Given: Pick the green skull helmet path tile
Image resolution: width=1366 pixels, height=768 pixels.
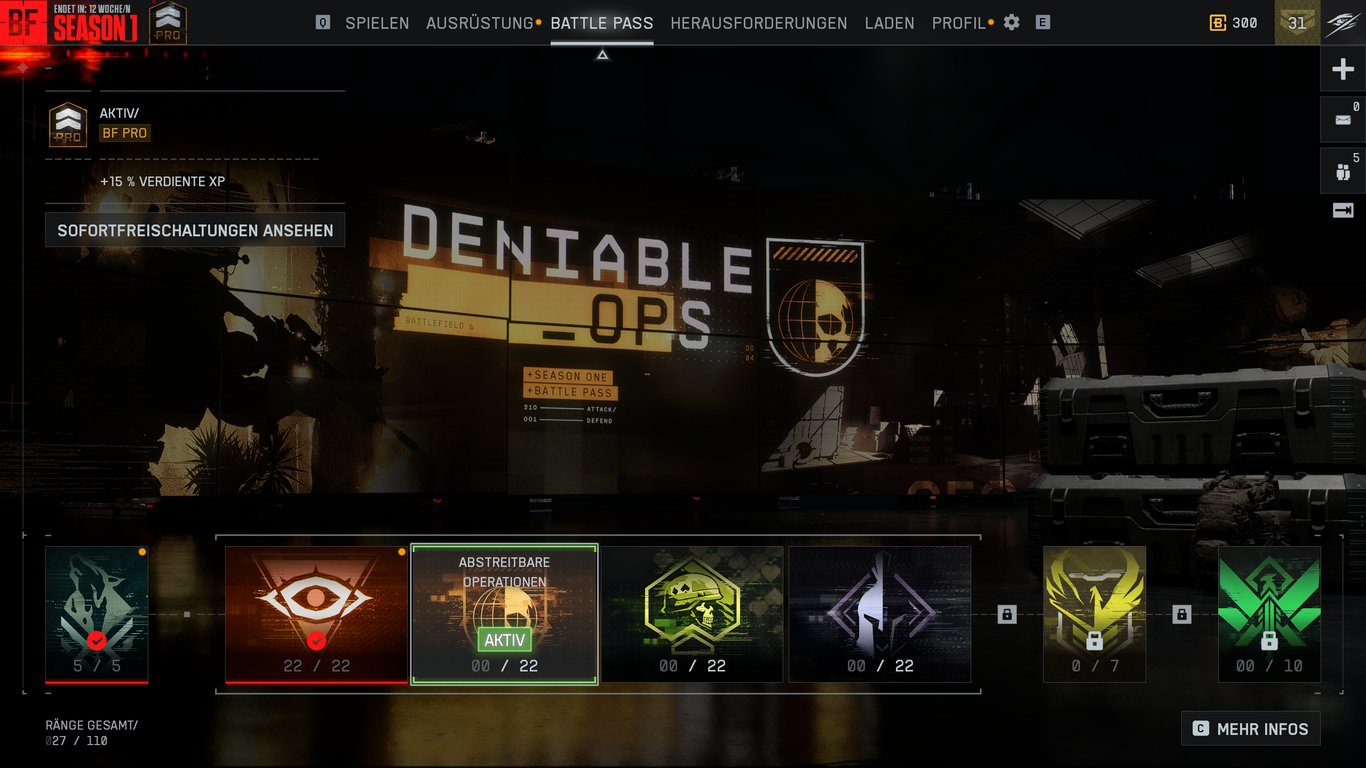Looking at the screenshot, I should (x=692, y=614).
